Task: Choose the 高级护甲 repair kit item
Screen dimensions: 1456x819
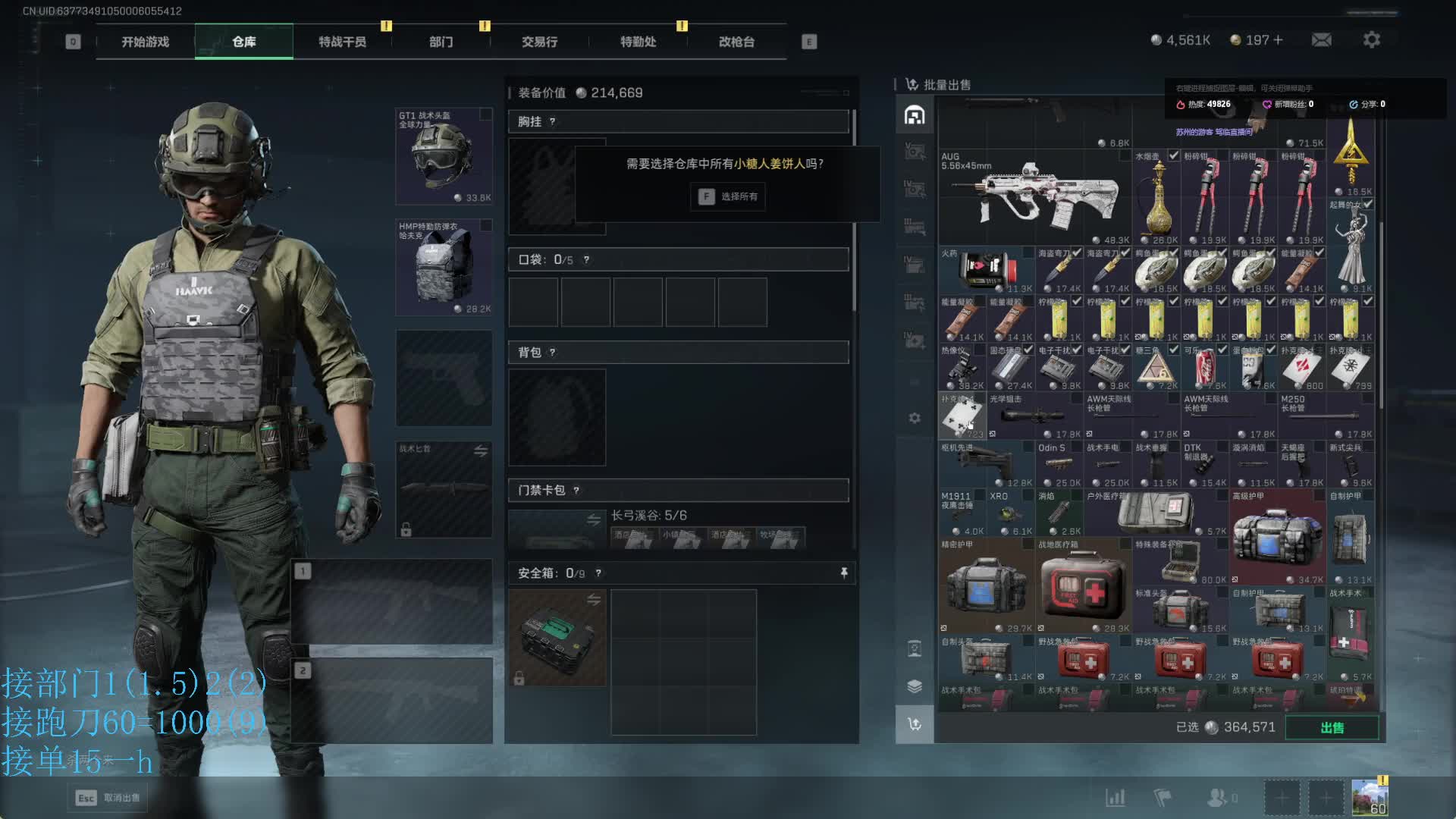Action: (1278, 537)
